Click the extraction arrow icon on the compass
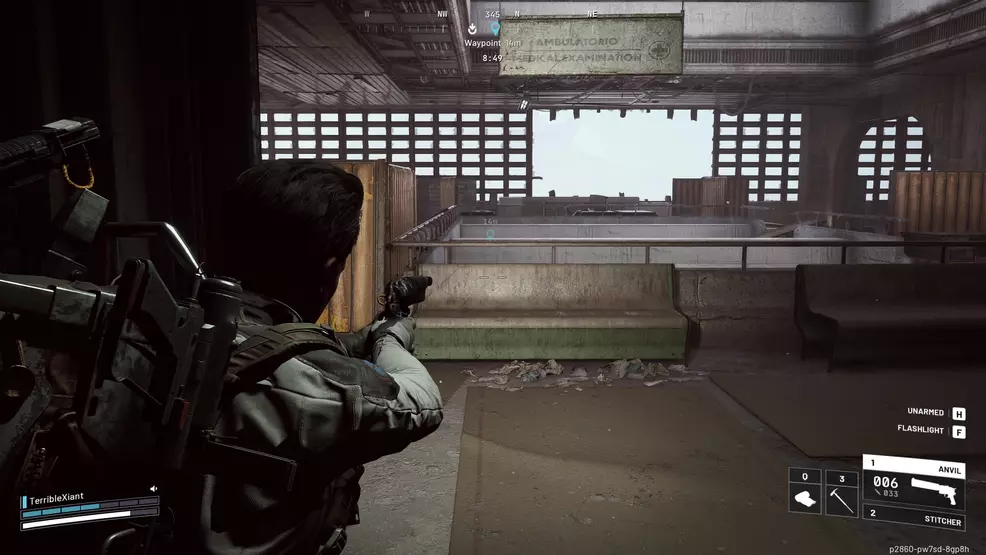This screenshot has height=555, width=986. tap(473, 30)
